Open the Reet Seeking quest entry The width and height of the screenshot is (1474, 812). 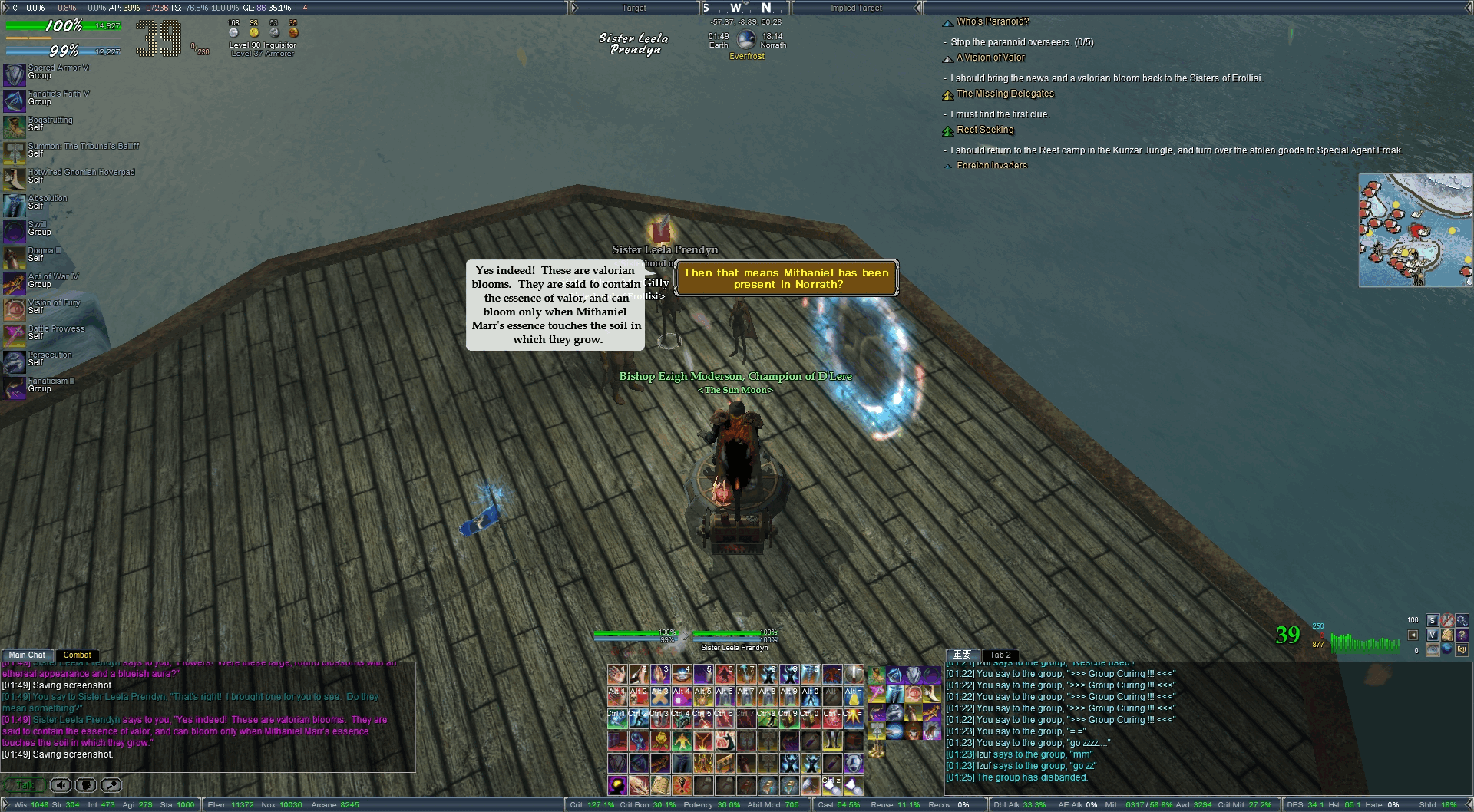click(985, 130)
